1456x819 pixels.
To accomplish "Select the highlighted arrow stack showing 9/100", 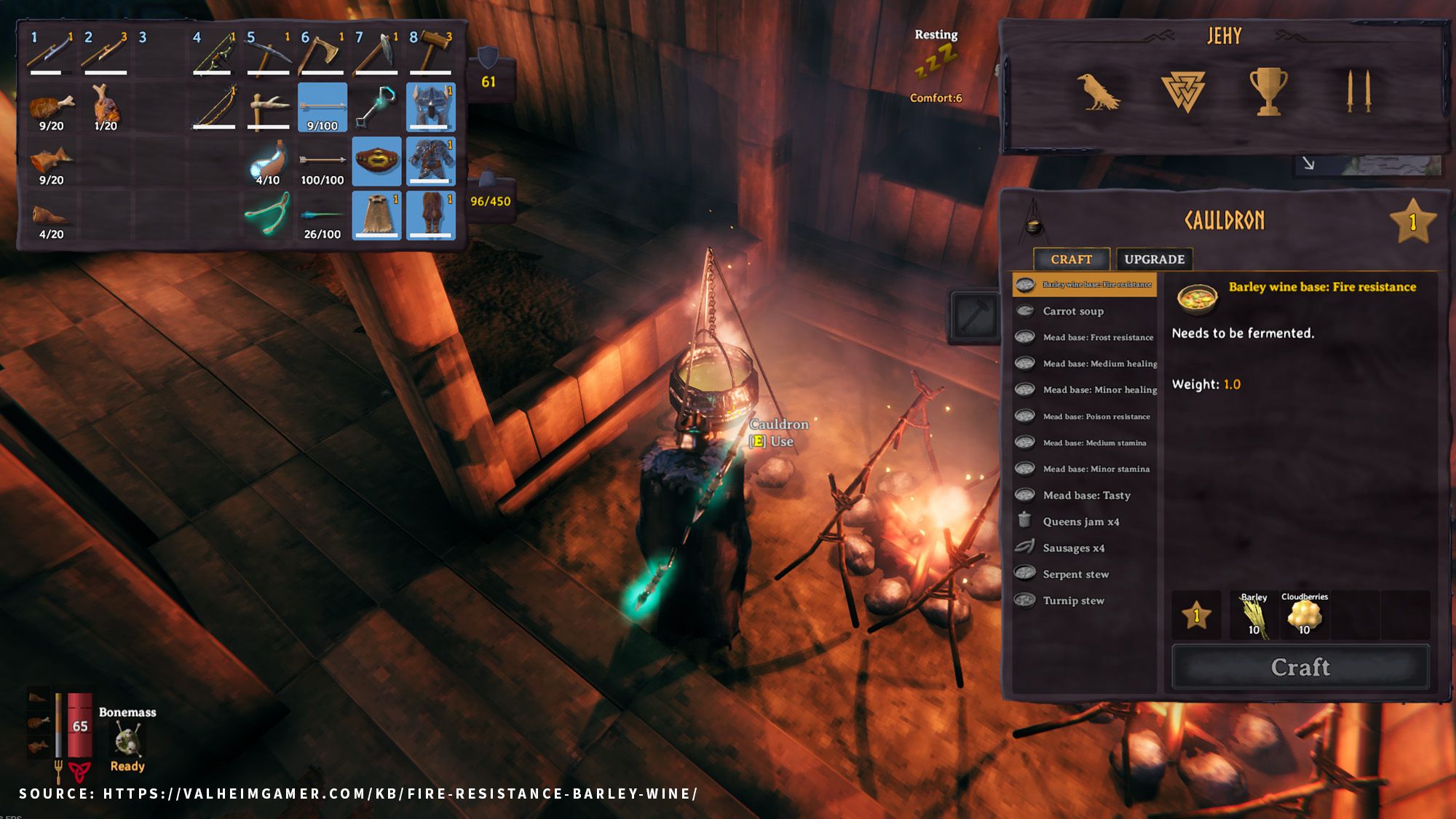I will coord(323,106).
